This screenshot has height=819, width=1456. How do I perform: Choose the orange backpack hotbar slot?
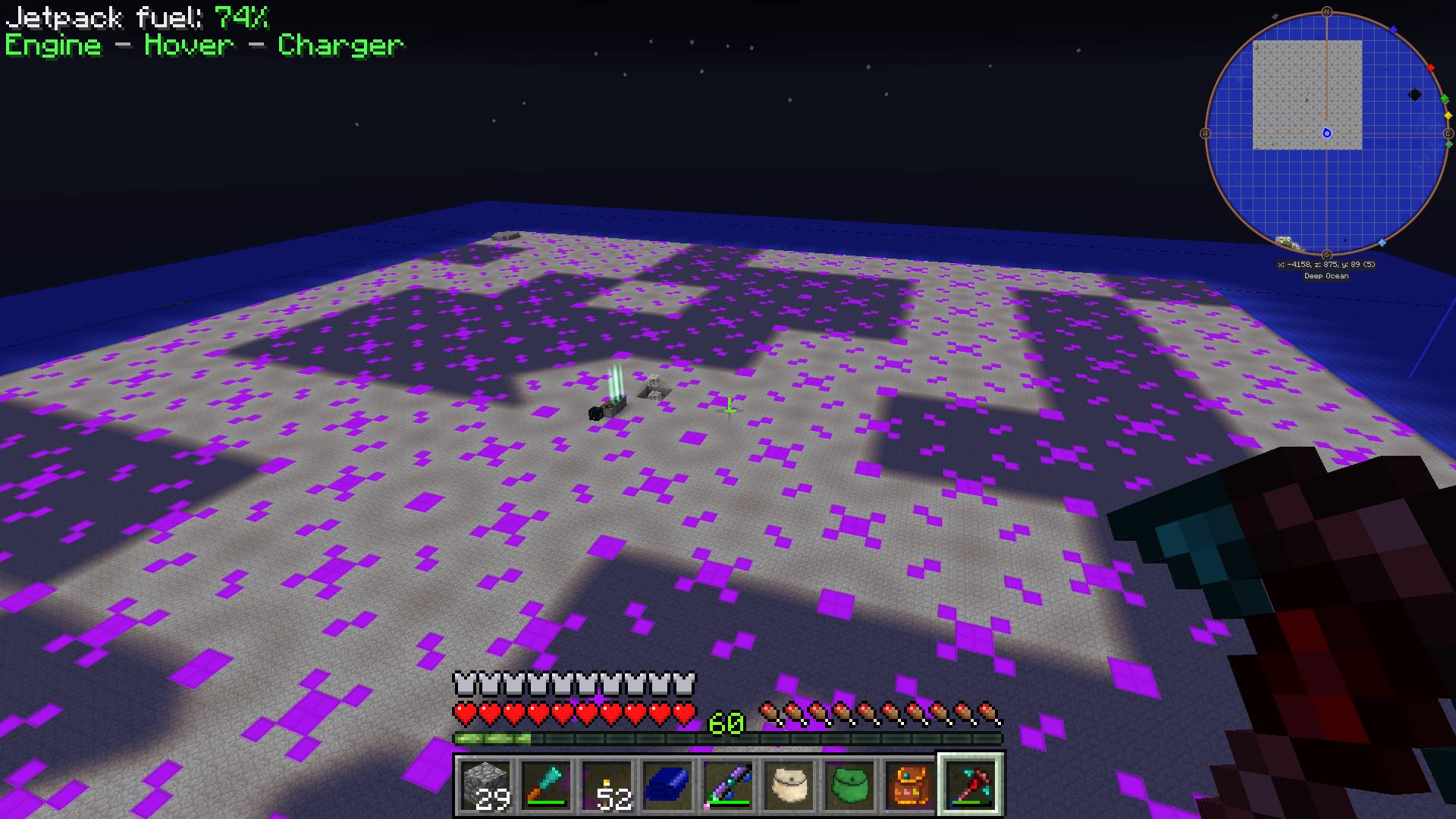911,784
